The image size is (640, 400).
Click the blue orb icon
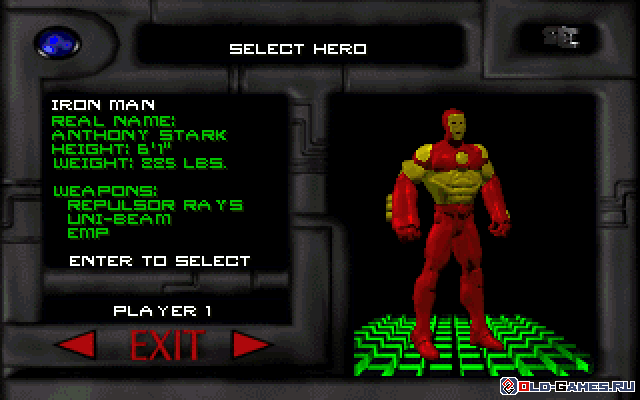[52, 43]
